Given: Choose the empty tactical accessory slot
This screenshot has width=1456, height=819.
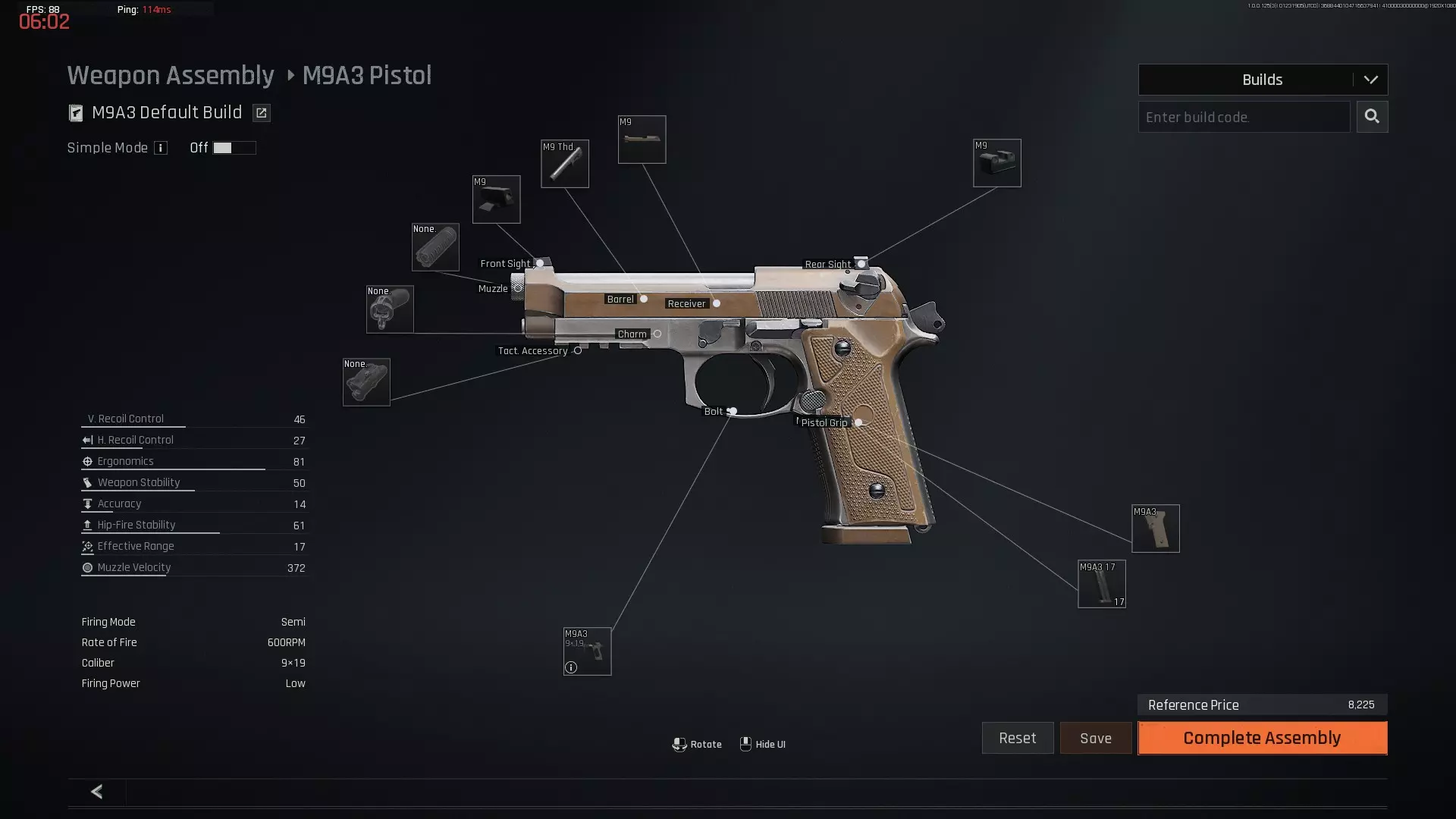Looking at the screenshot, I should click(x=366, y=382).
